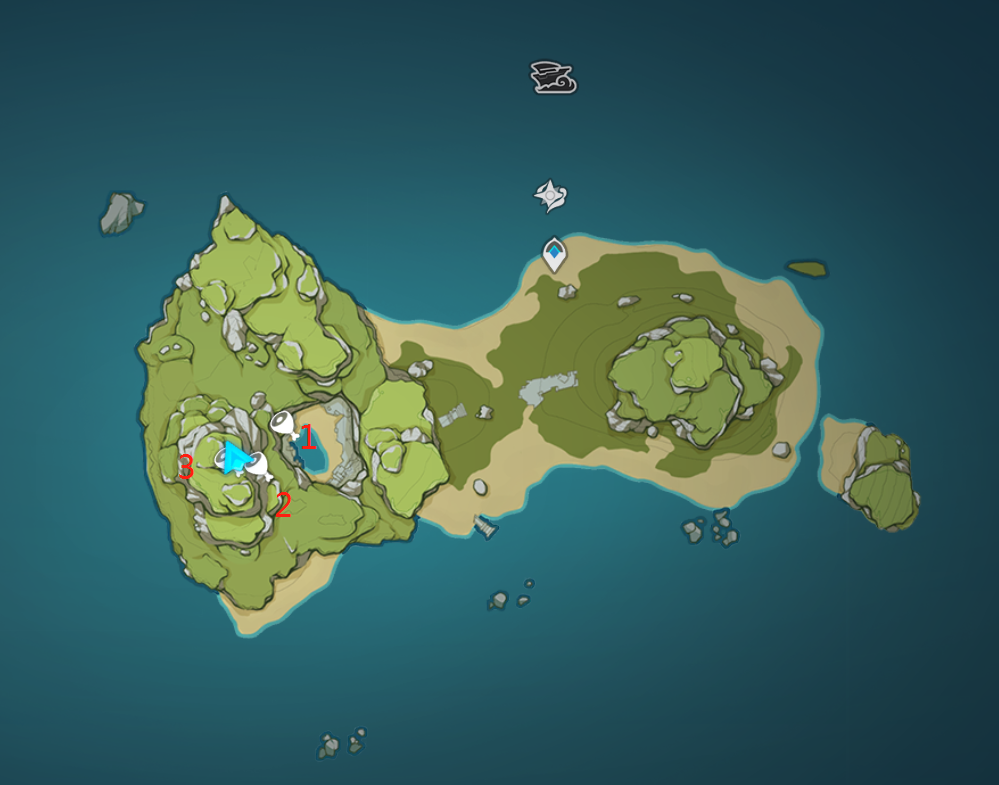This screenshot has height=785, width=999.
Task: Select the teleport waypoint pin on the beach
Action: click(x=554, y=254)
